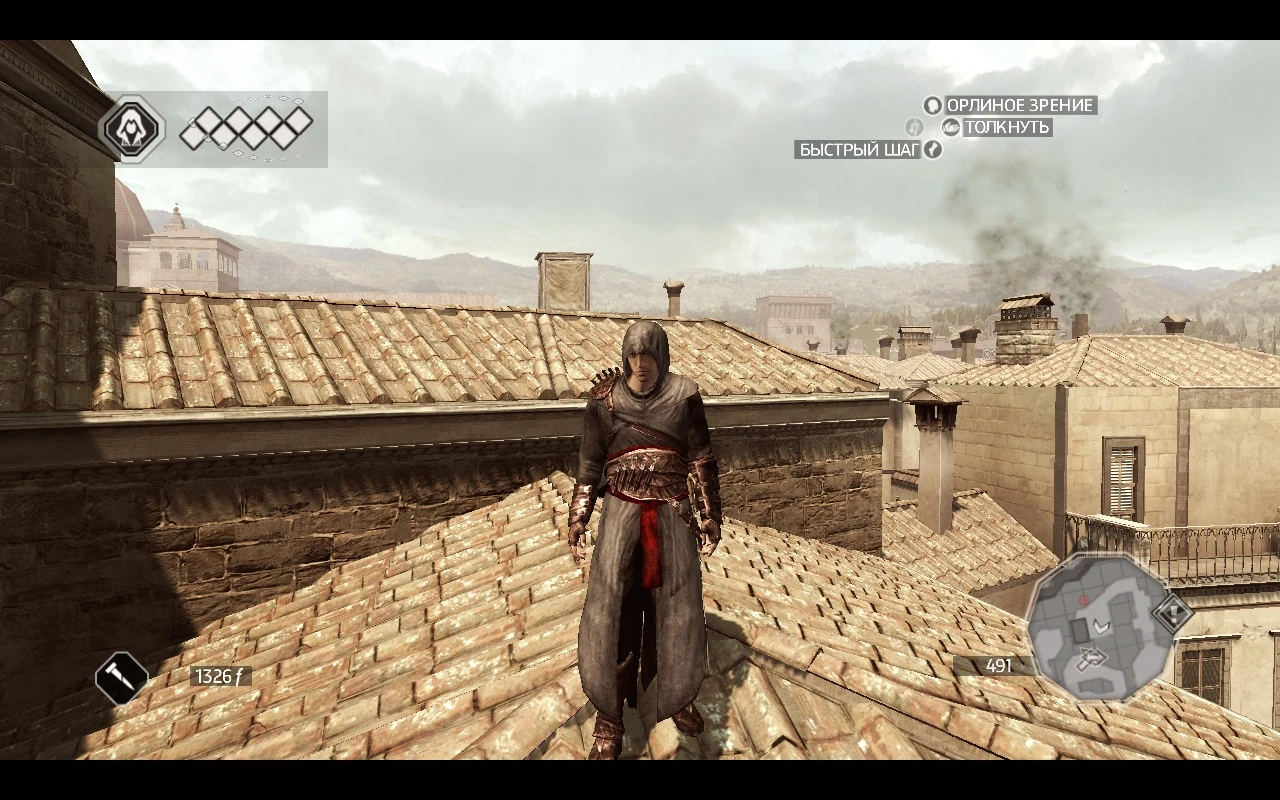Click the player arrow marker on the minimap
1280x800 pixels.
(x=1100, y=625)
